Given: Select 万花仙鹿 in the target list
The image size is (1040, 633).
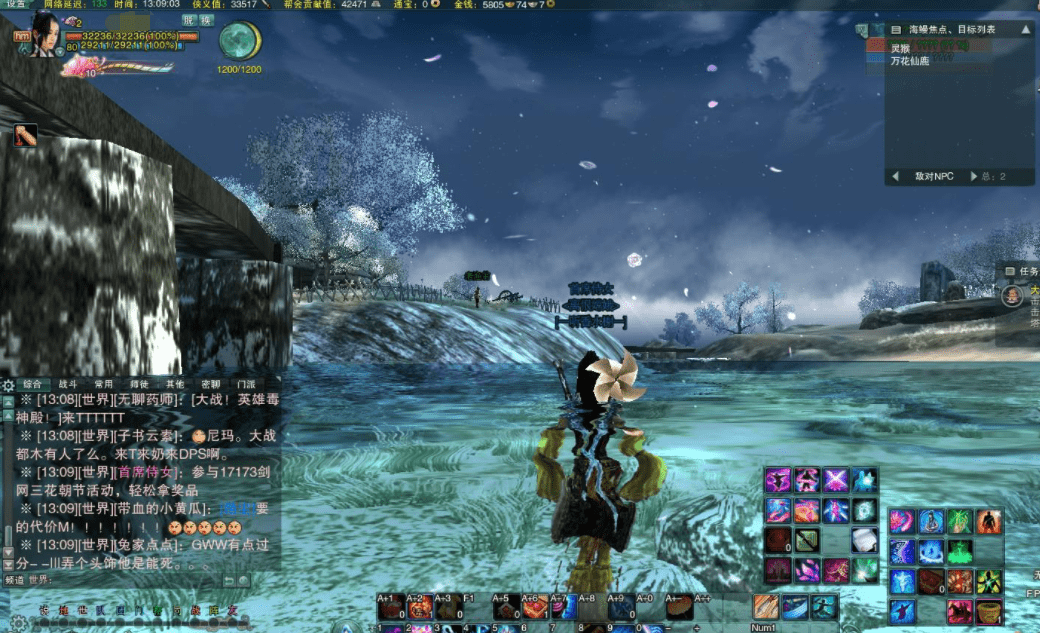Looking at the screenshot, I should click(909, 61).
